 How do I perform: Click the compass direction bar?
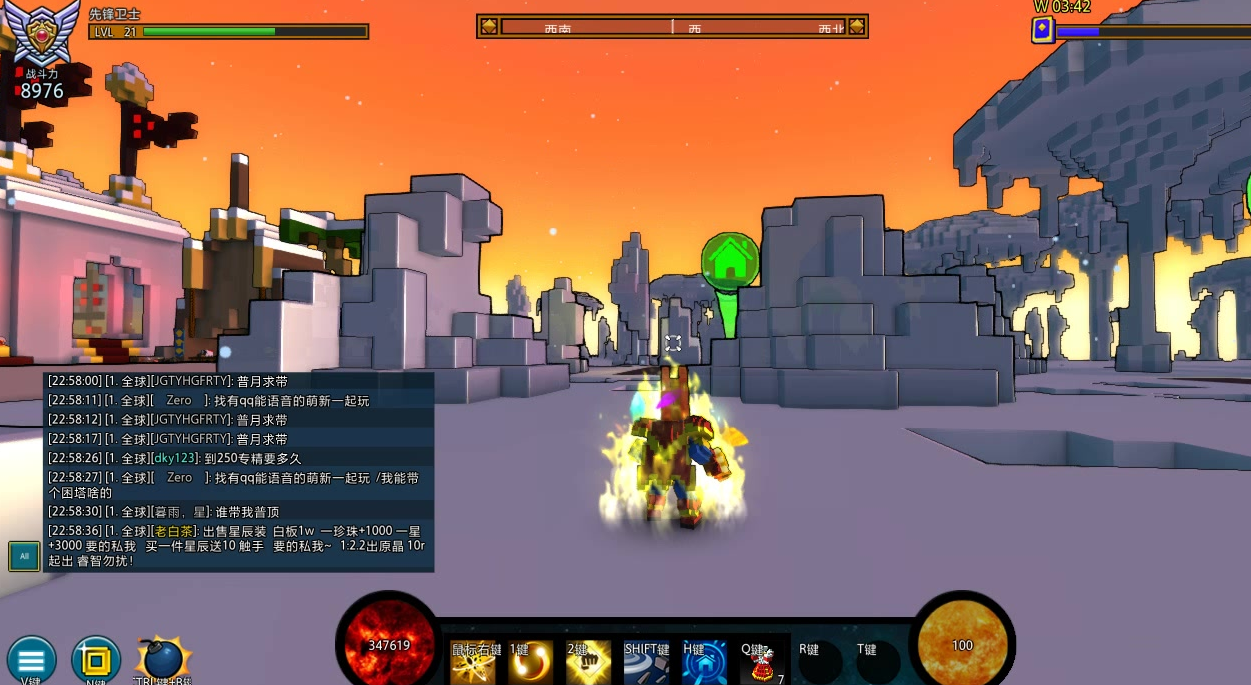pos(672,27)
